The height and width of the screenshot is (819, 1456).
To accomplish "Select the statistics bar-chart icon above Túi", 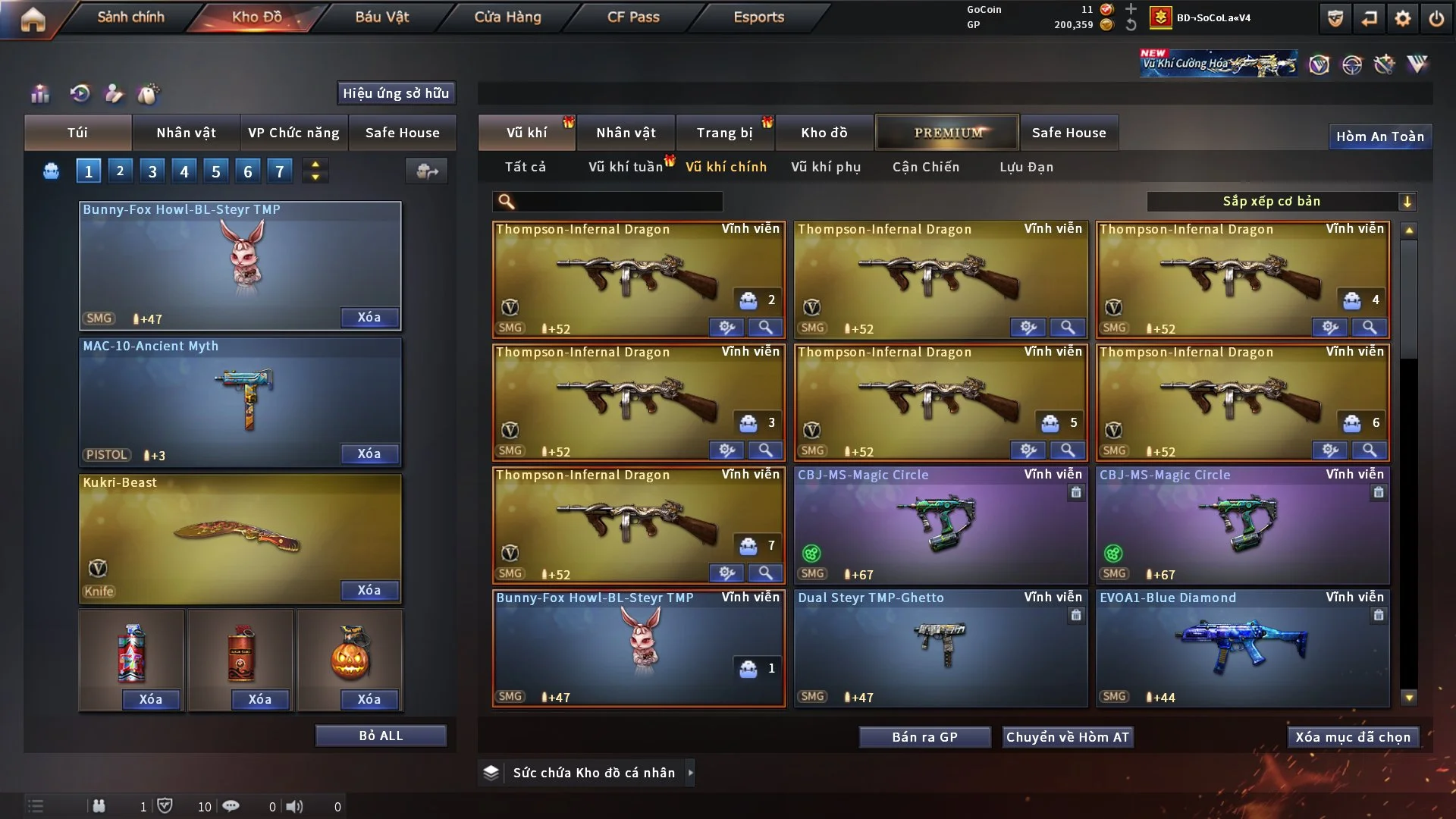I will pyautogui.click(x=39, y=93).
